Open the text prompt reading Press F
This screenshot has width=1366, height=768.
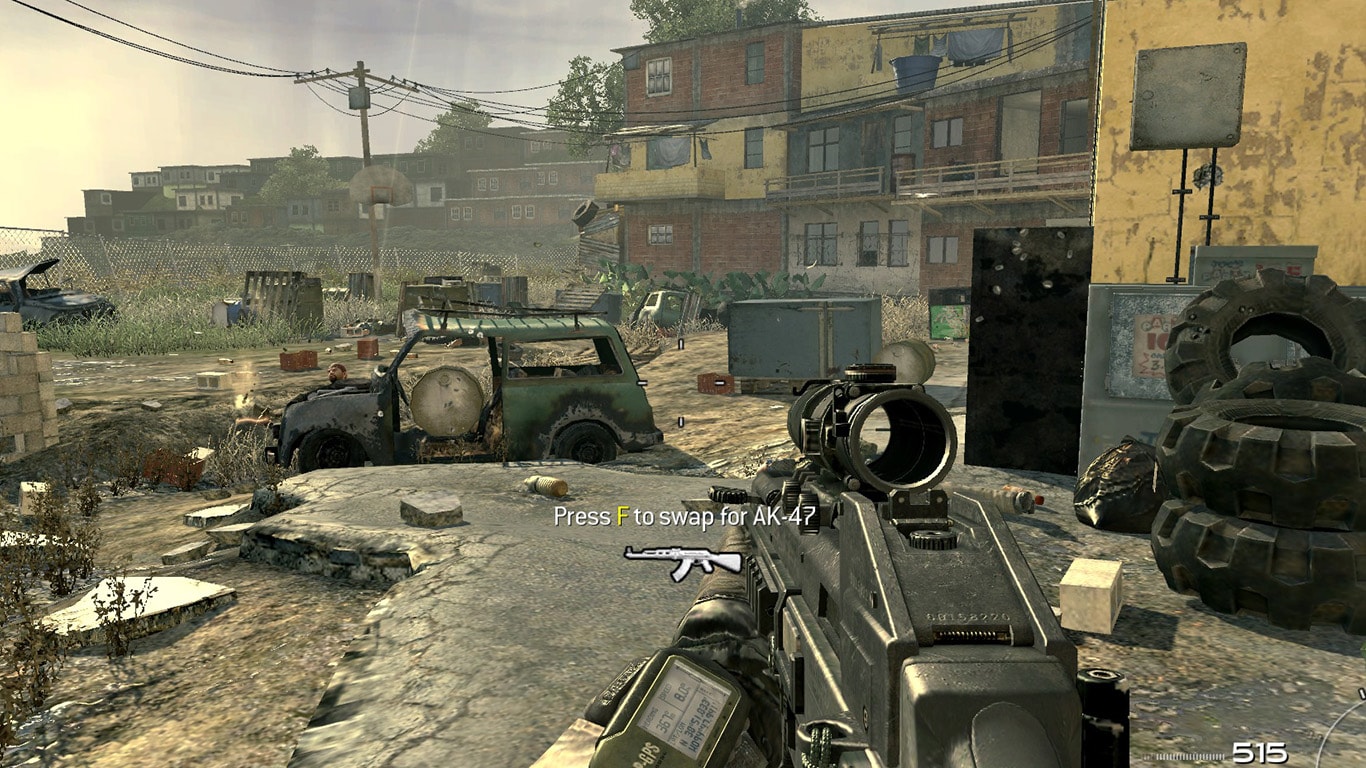[x=590, y=516]
